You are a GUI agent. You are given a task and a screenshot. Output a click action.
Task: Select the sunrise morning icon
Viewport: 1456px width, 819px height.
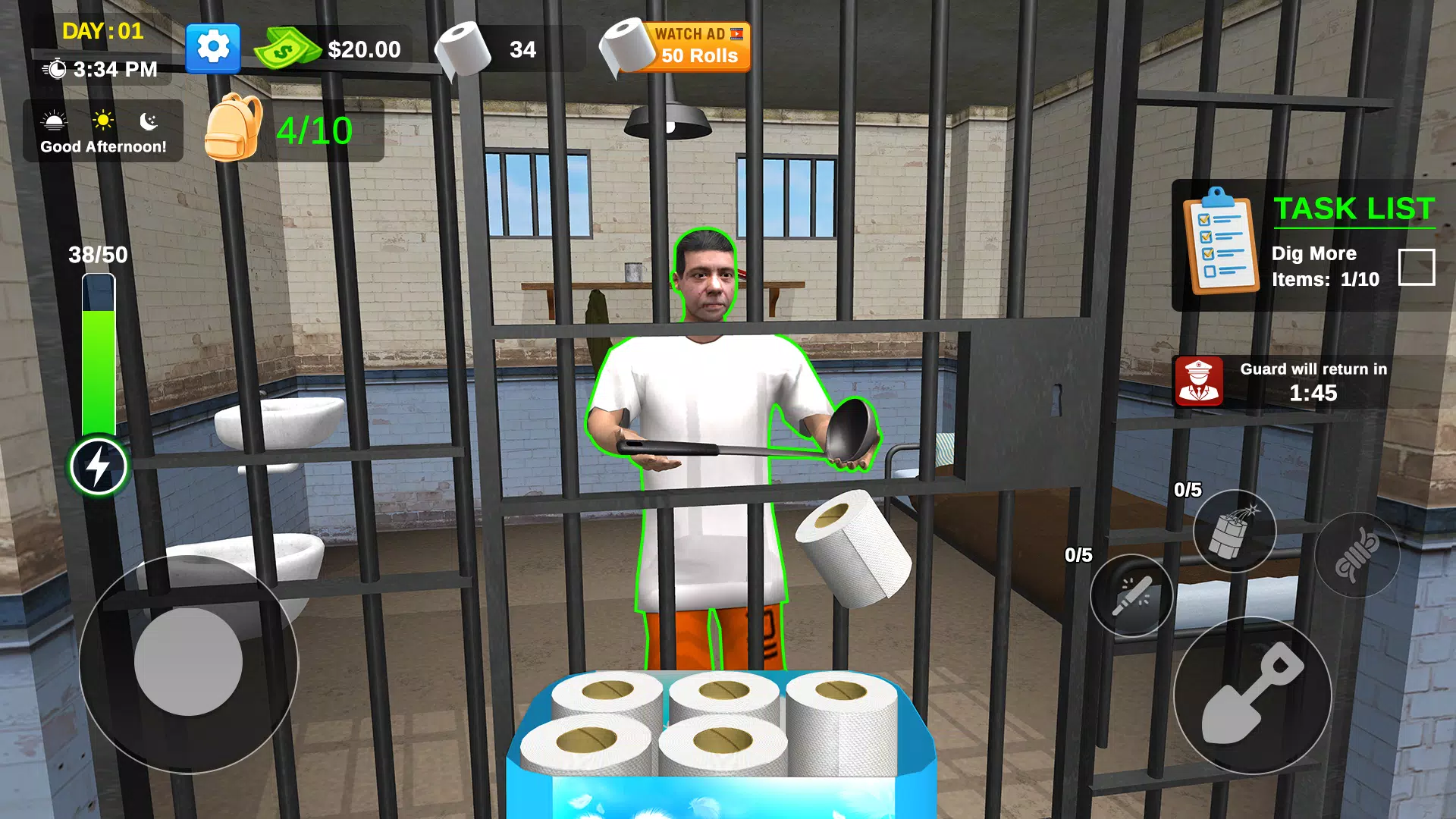[x=52, y=121]
